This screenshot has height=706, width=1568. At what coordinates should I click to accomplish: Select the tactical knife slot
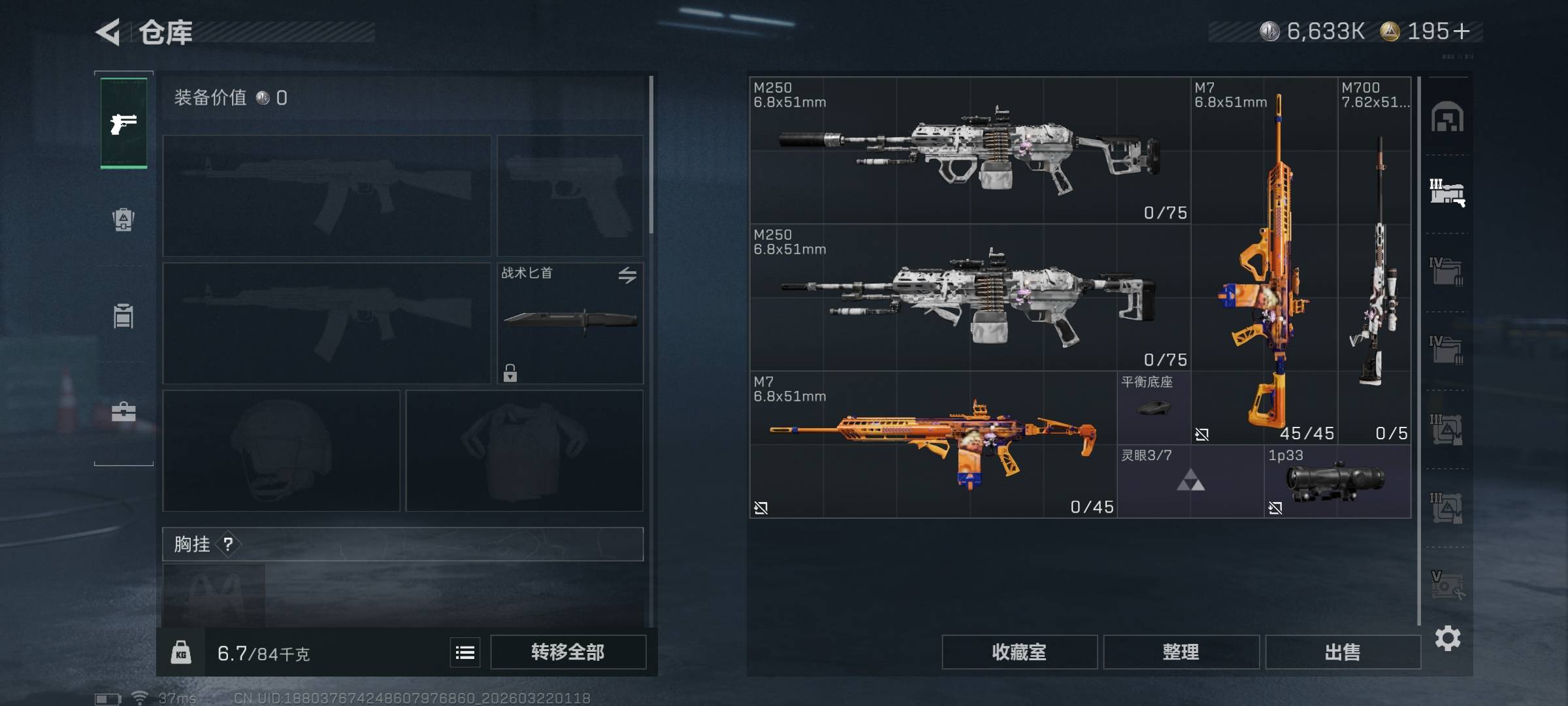click(x=570, y=323)
